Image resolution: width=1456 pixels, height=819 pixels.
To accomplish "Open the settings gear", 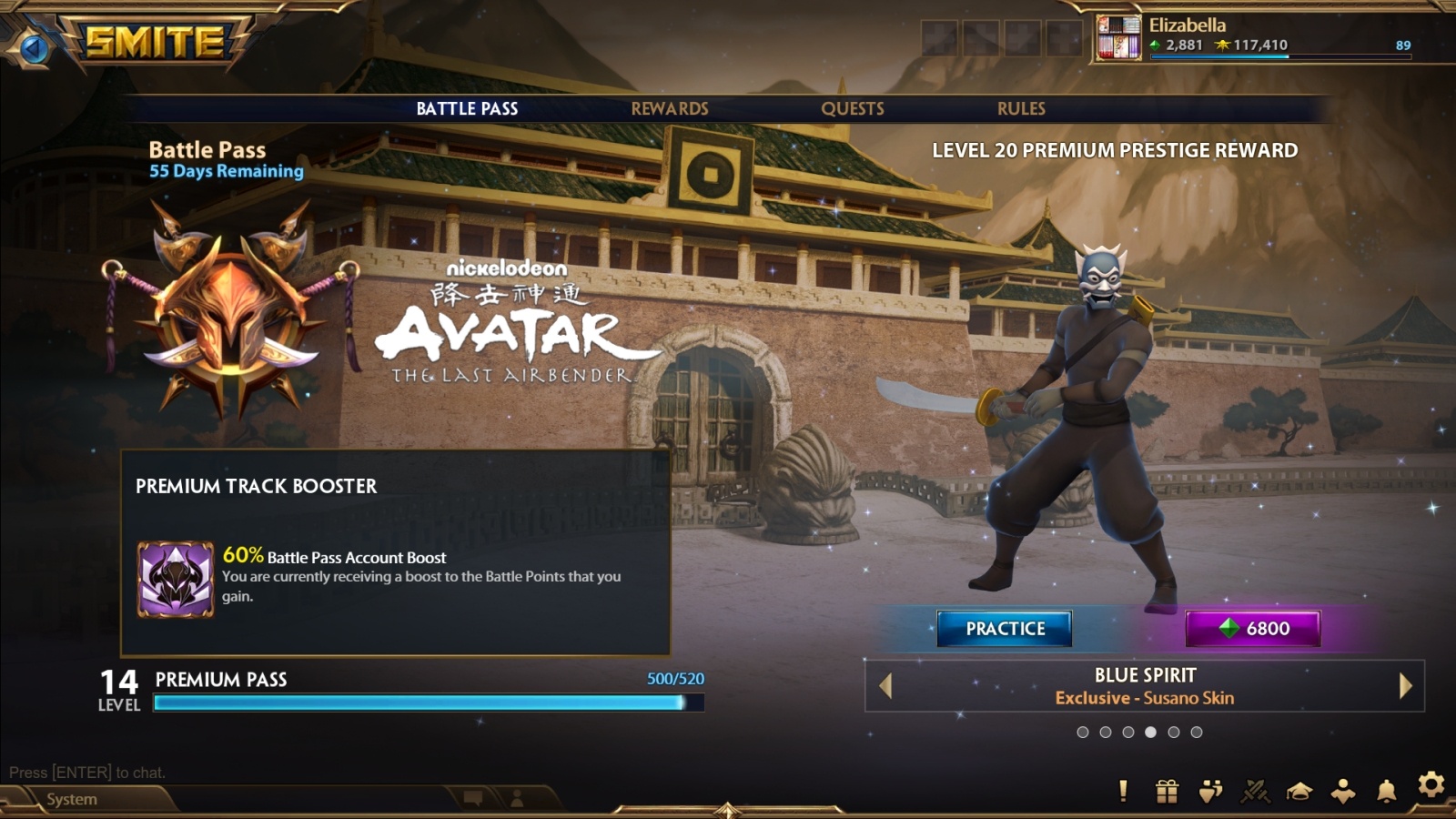I will (1431, 784).
